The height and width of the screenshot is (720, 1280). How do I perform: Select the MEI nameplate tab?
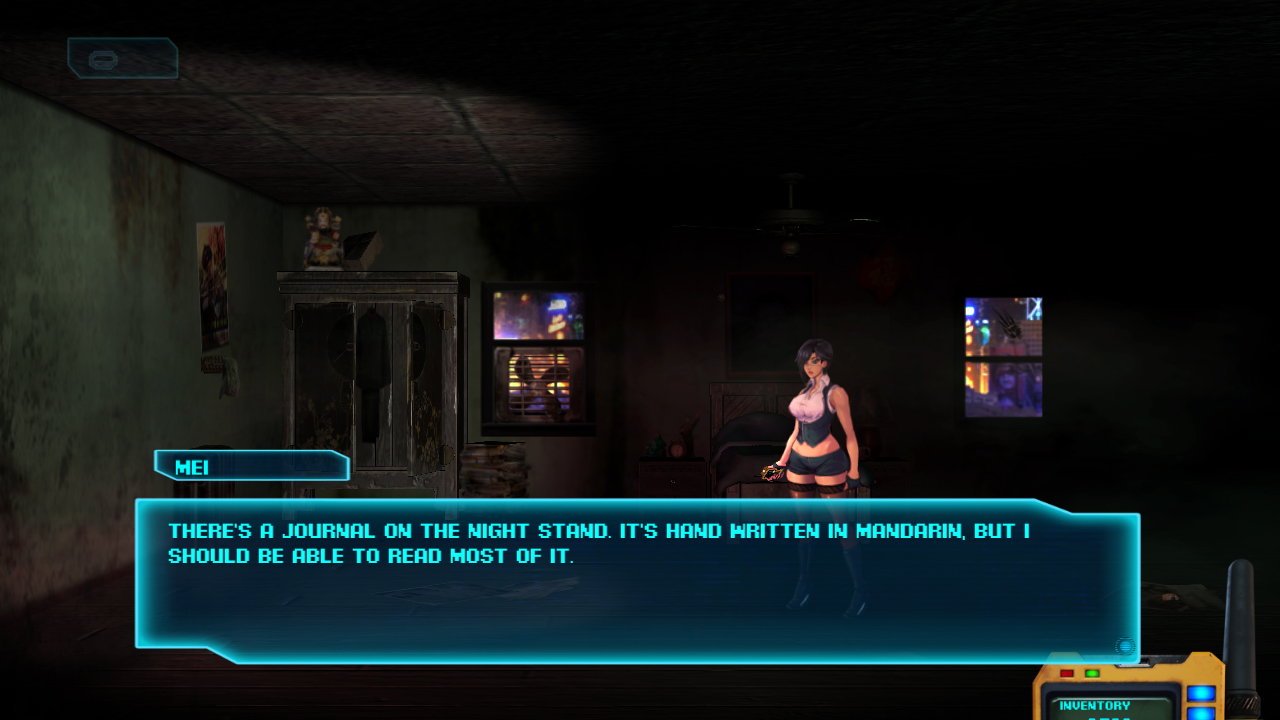250,466
